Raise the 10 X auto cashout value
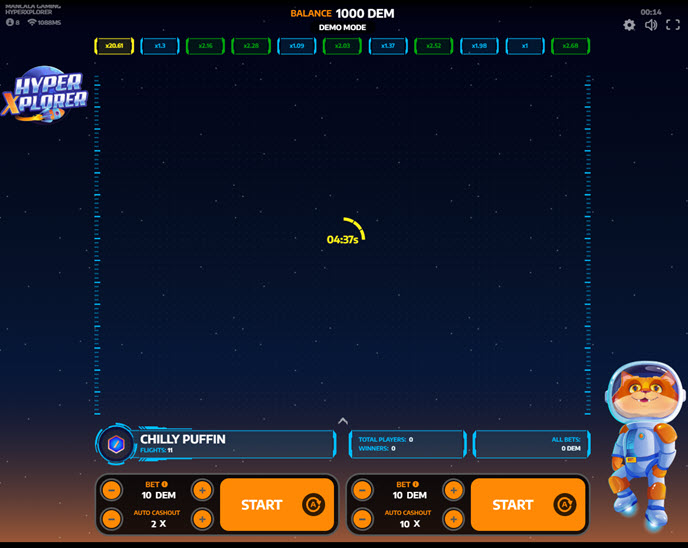This screenshot has width=688, height=548. [x=453, y=519]
